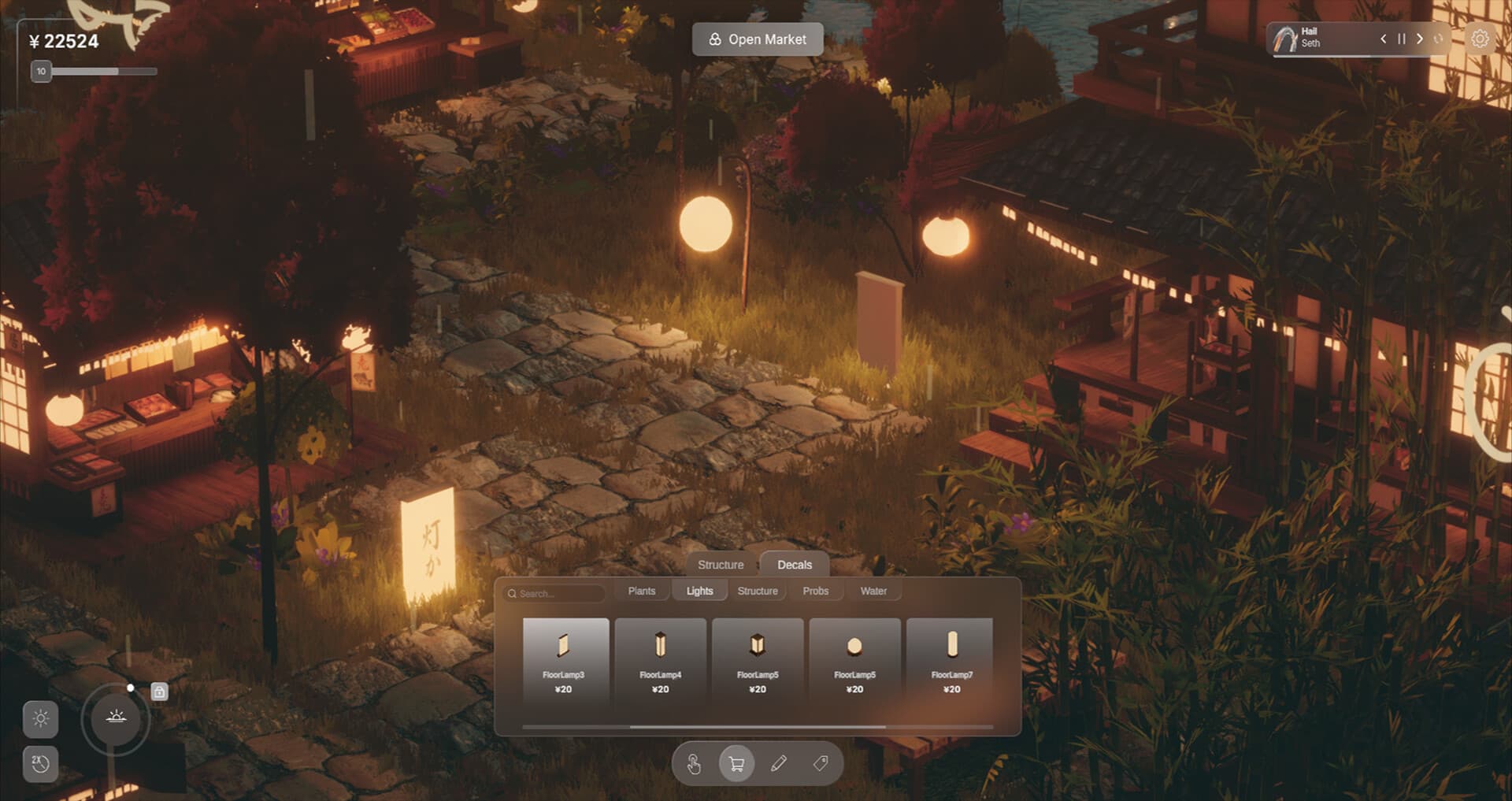Select the pointer selection tool
The width and height of the screenshot is (1512, 801).
(694, 763)
